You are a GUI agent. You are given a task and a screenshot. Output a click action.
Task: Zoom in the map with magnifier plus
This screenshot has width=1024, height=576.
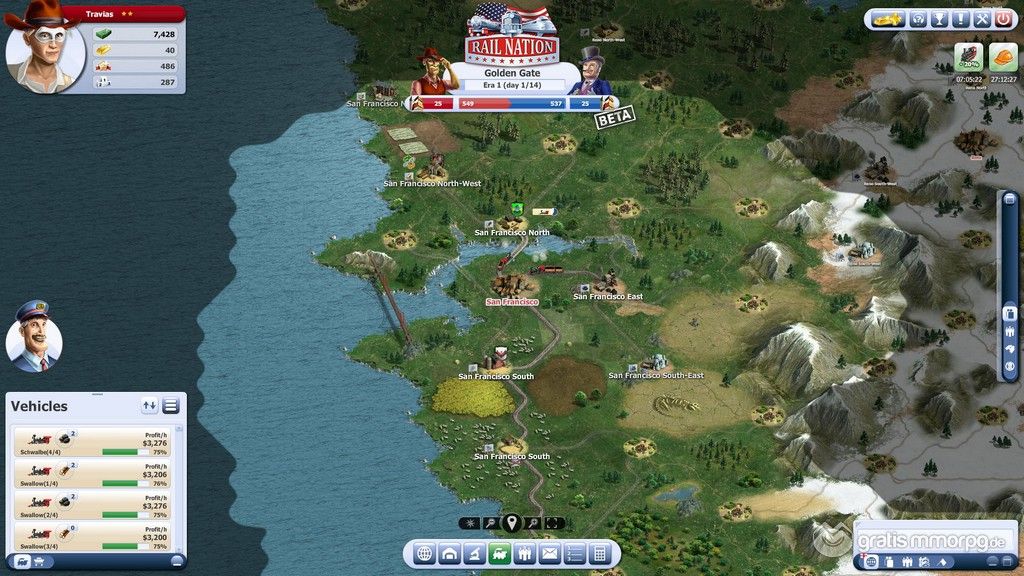click(x=533, y=523)
